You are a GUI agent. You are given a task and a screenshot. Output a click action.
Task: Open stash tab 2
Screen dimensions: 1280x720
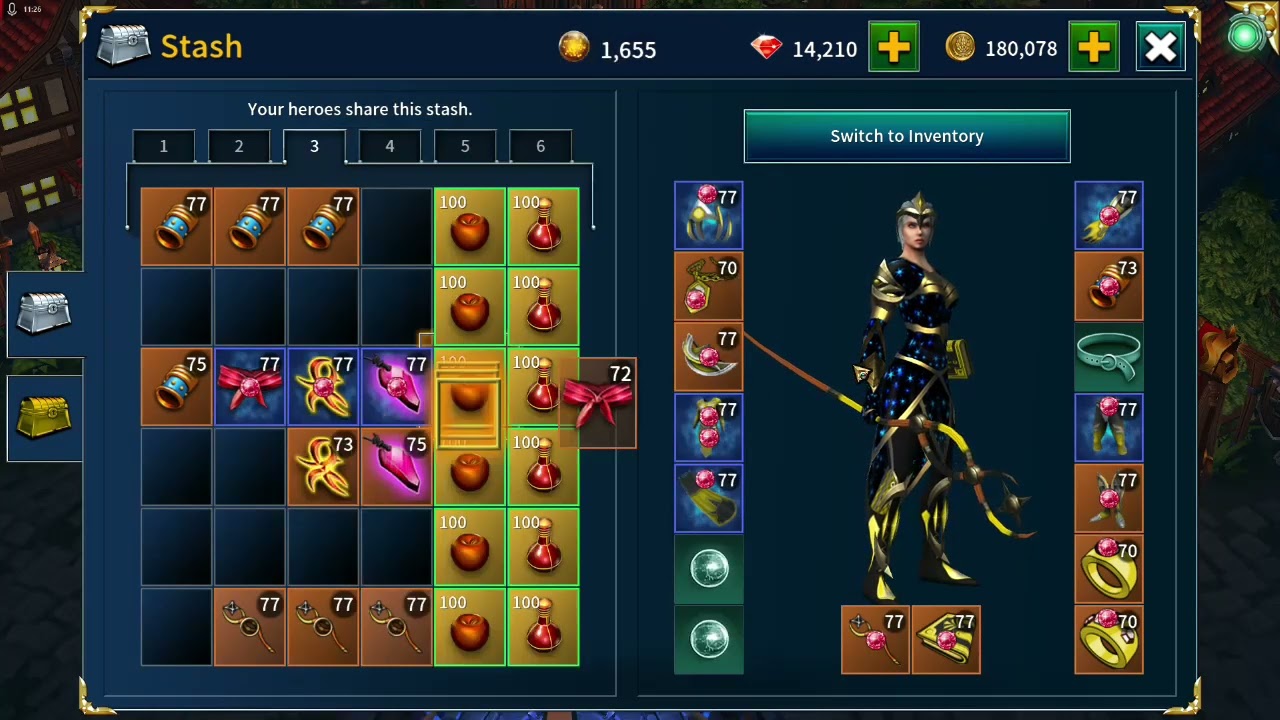(239, 147)
